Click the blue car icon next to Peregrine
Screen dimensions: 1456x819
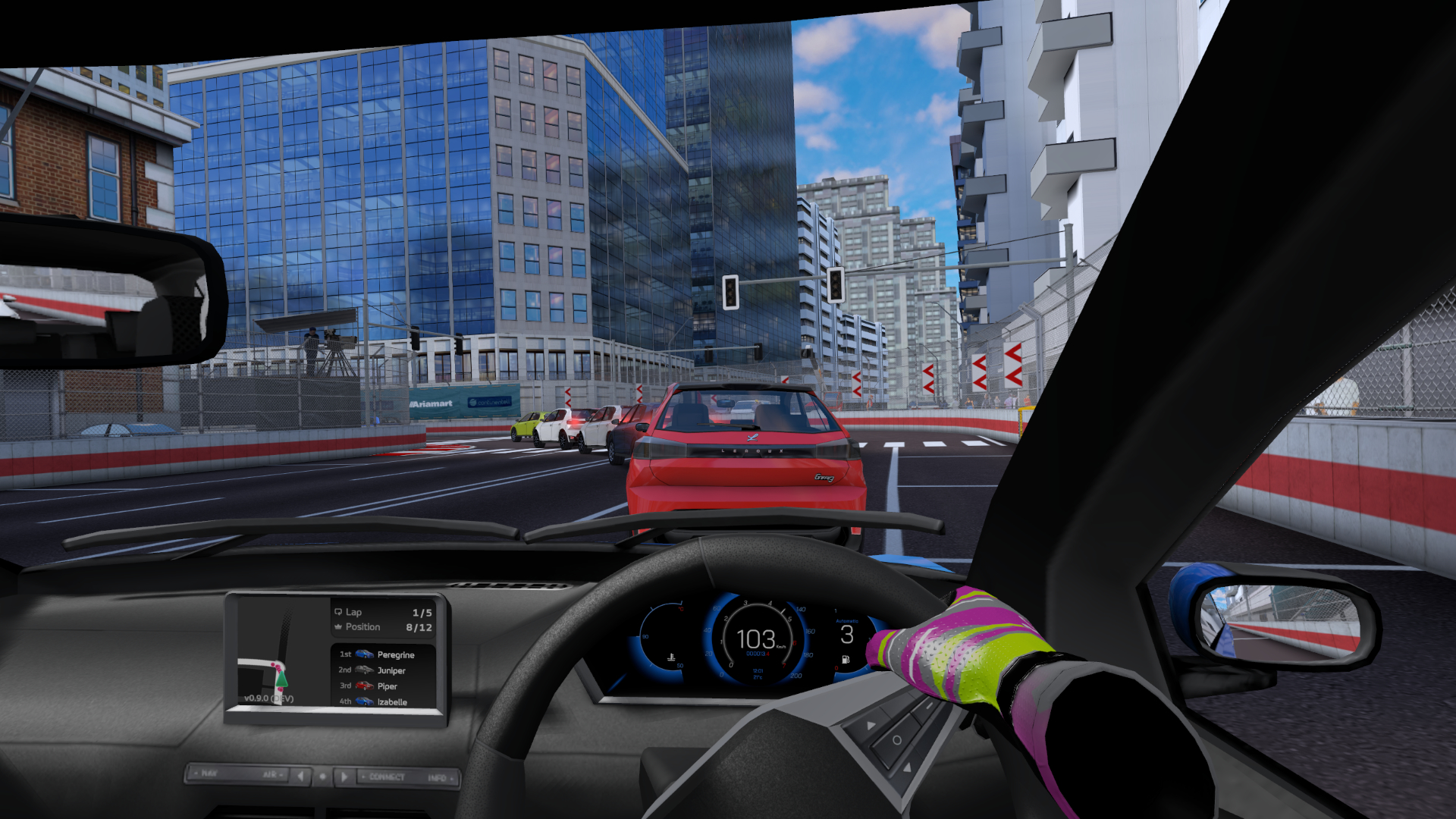pos(365,654)
